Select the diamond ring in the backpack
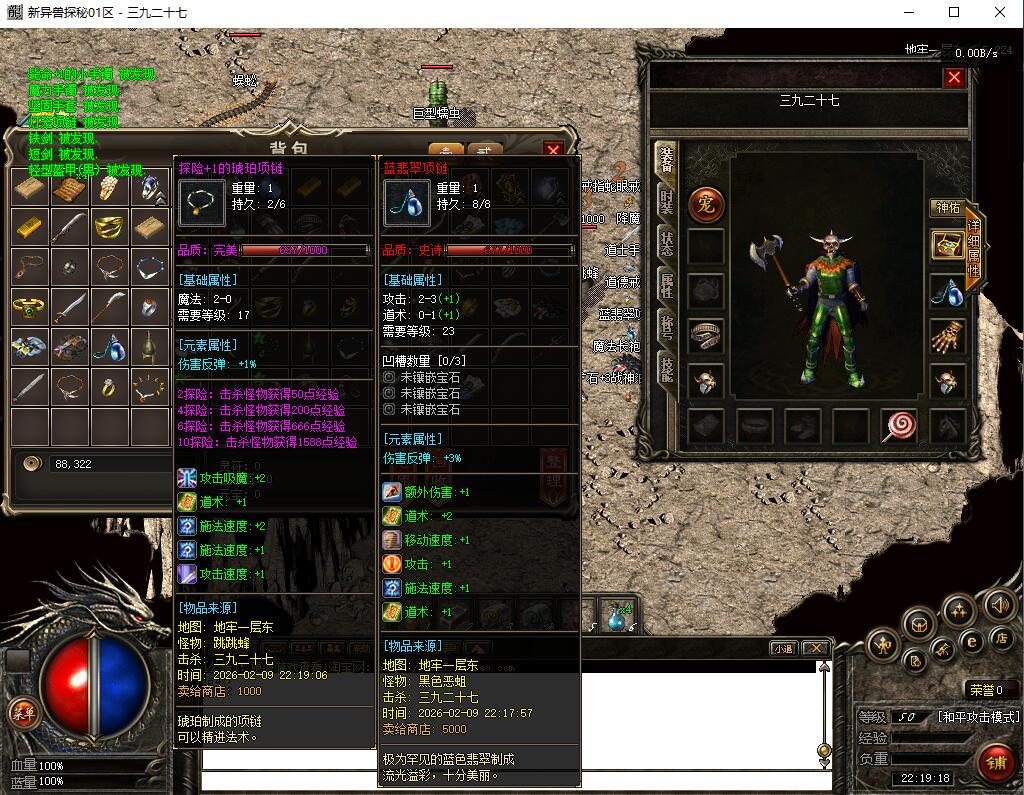Screen dimensions: 1024x795 109,385
